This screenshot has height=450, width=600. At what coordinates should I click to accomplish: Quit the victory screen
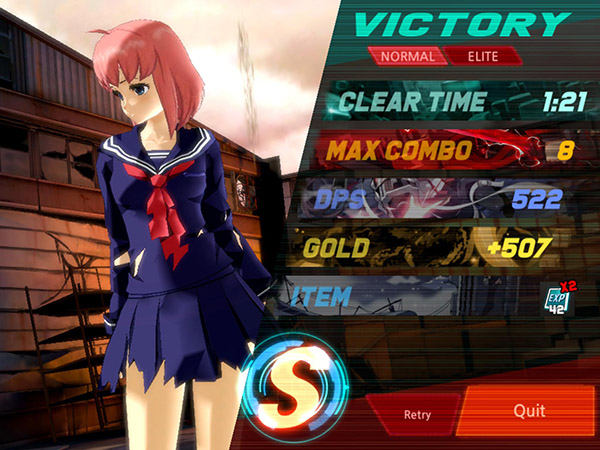(x=529, y=411)
